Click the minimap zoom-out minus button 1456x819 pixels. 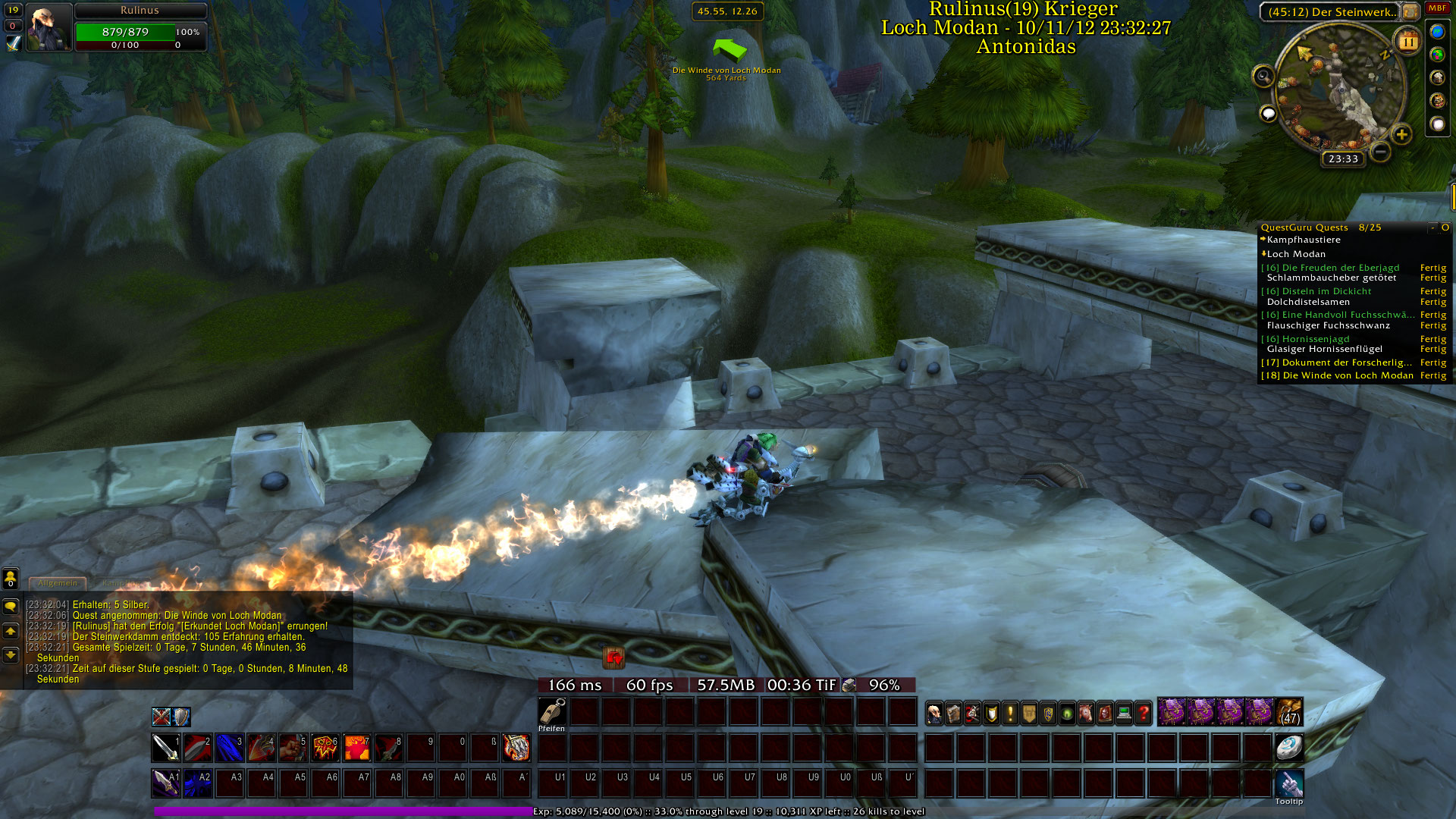(1381, 152)
